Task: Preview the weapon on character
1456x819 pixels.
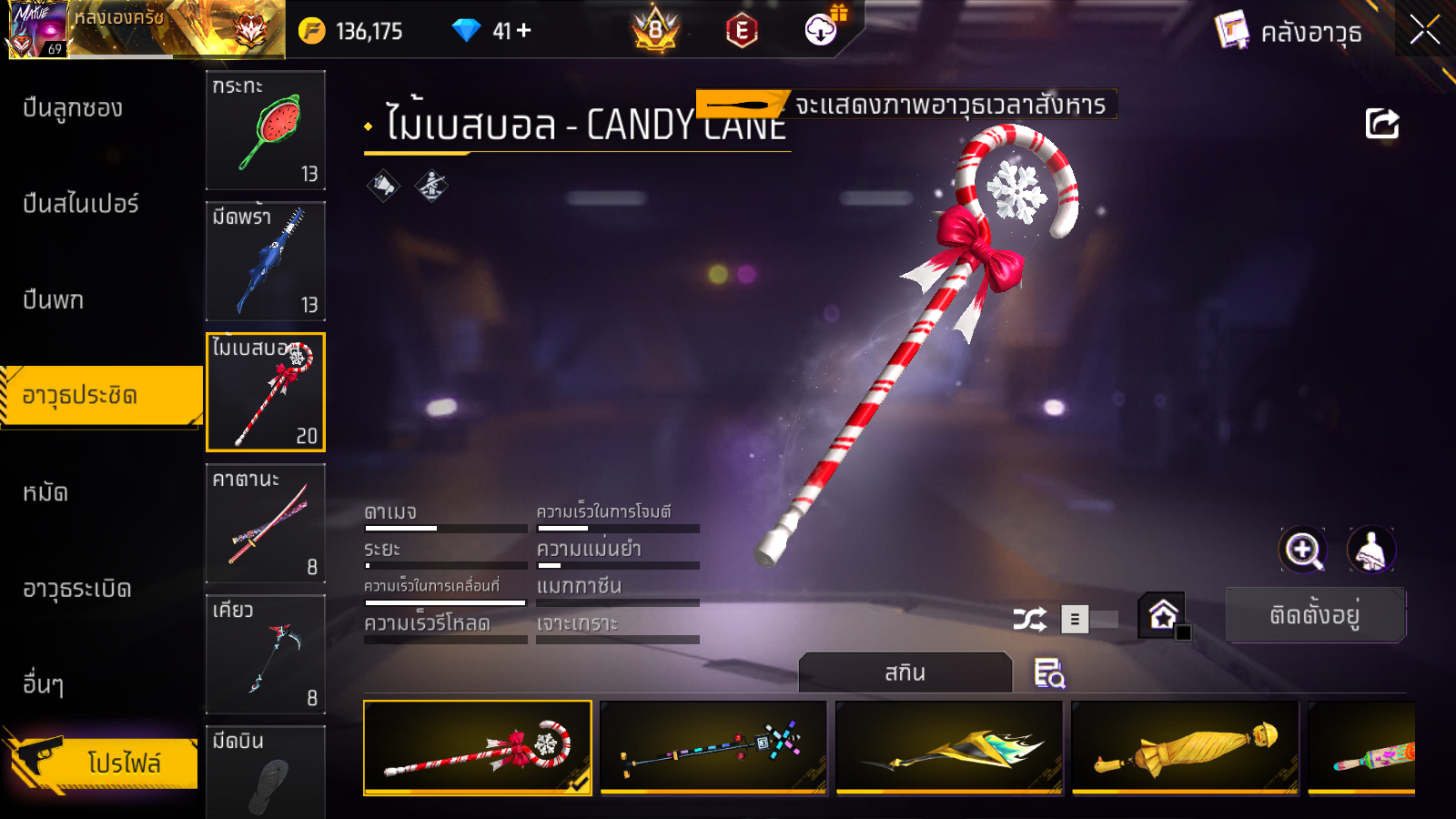Action: coord(1370,550)
